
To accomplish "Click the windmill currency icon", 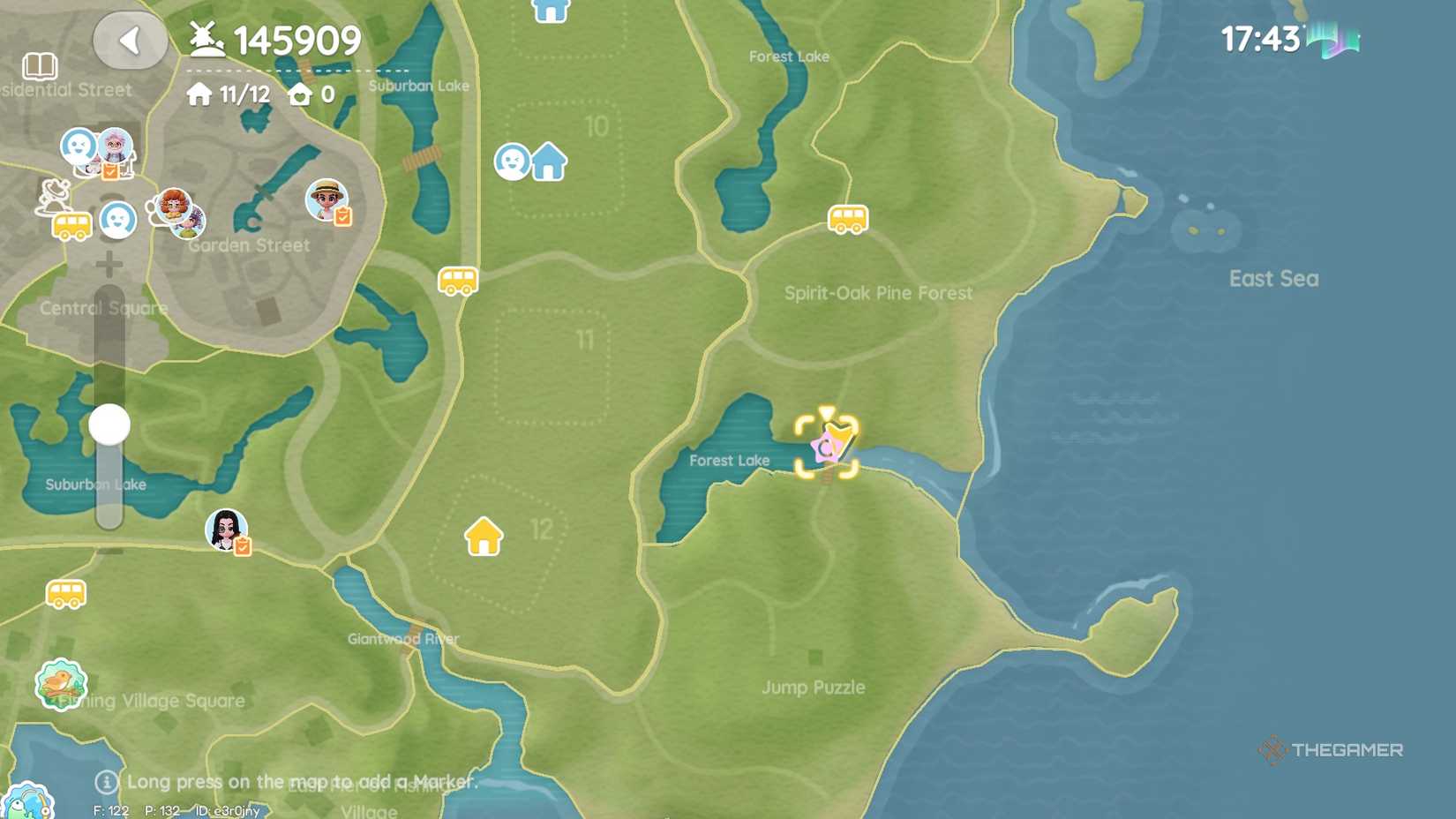I will pos(205,39).
